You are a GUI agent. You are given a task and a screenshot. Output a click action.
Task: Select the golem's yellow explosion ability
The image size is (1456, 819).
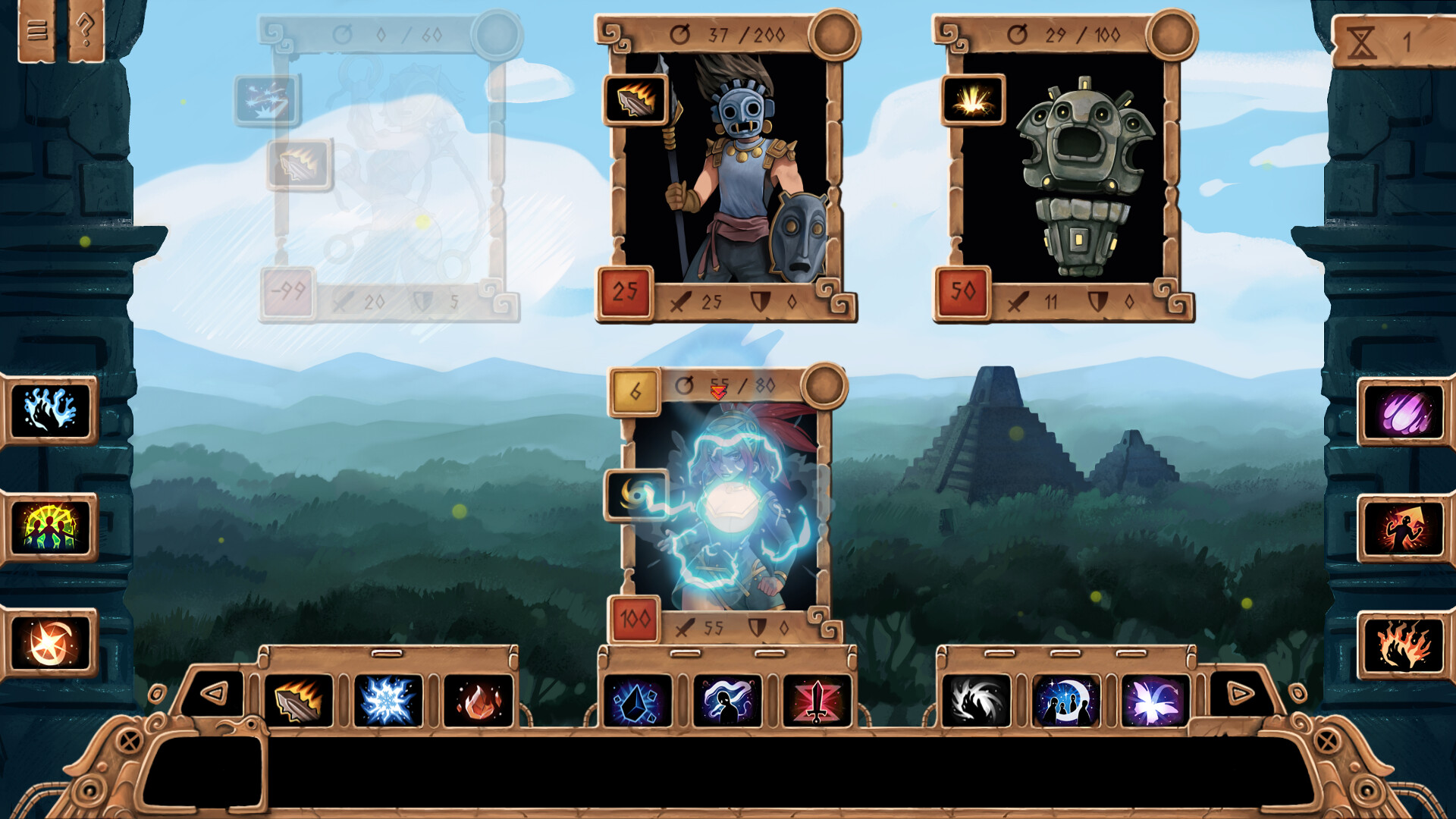(x=973, y=99)
